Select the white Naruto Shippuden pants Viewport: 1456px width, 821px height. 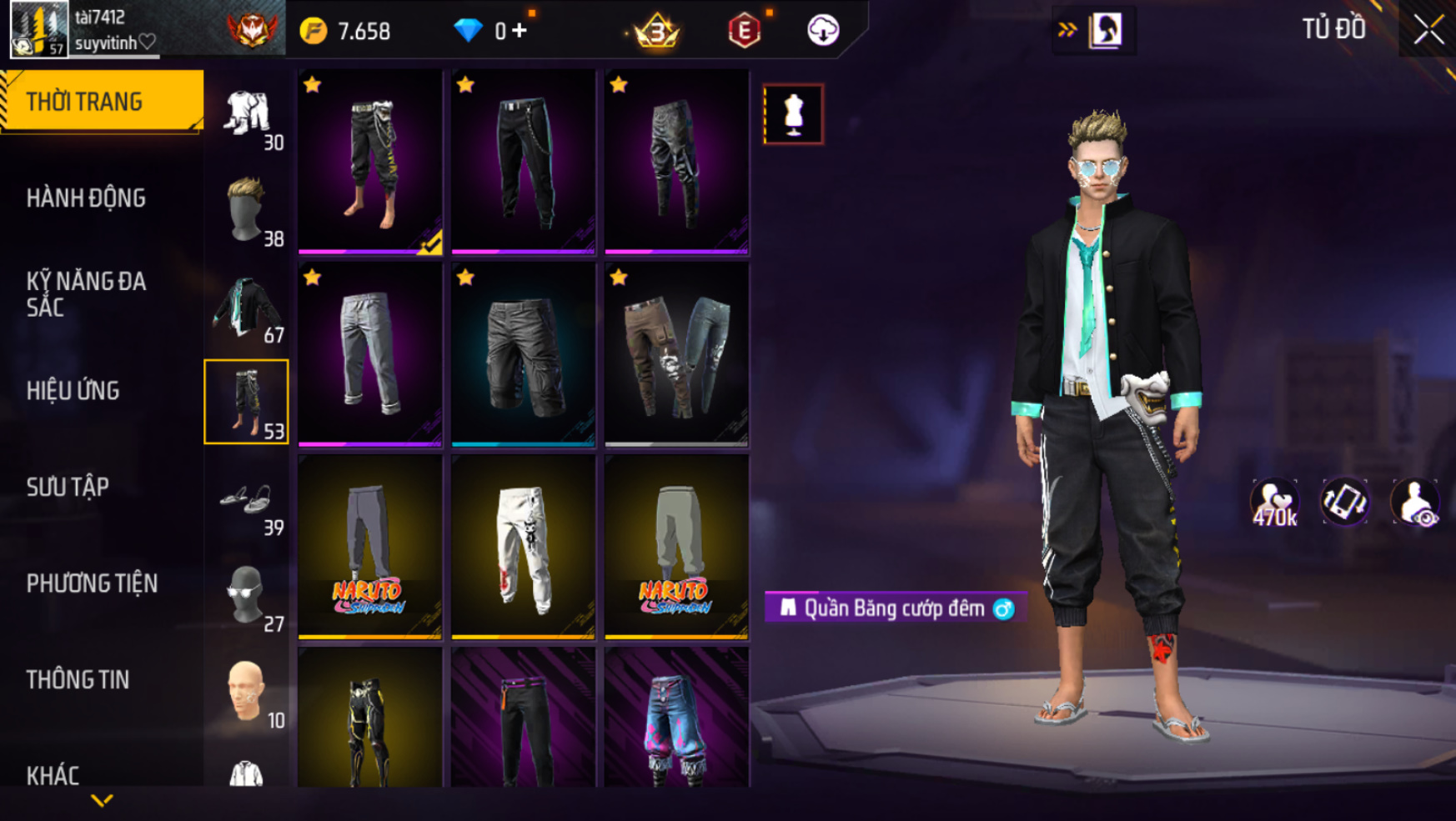click(523, 548)
